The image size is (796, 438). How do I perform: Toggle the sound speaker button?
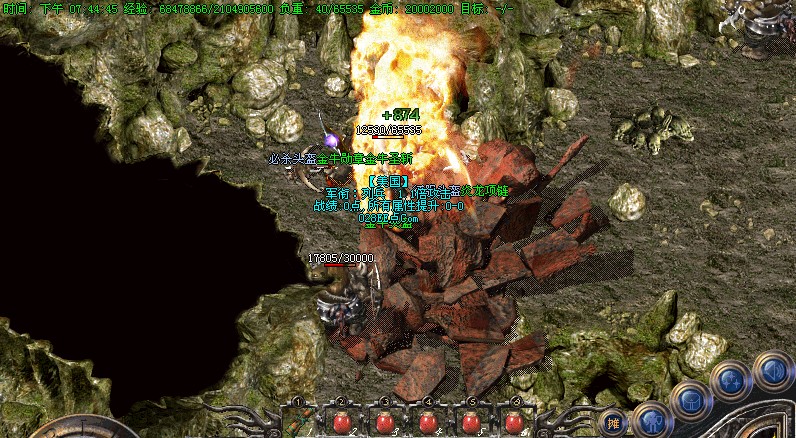pyautogui.click(x=772, y=369)
